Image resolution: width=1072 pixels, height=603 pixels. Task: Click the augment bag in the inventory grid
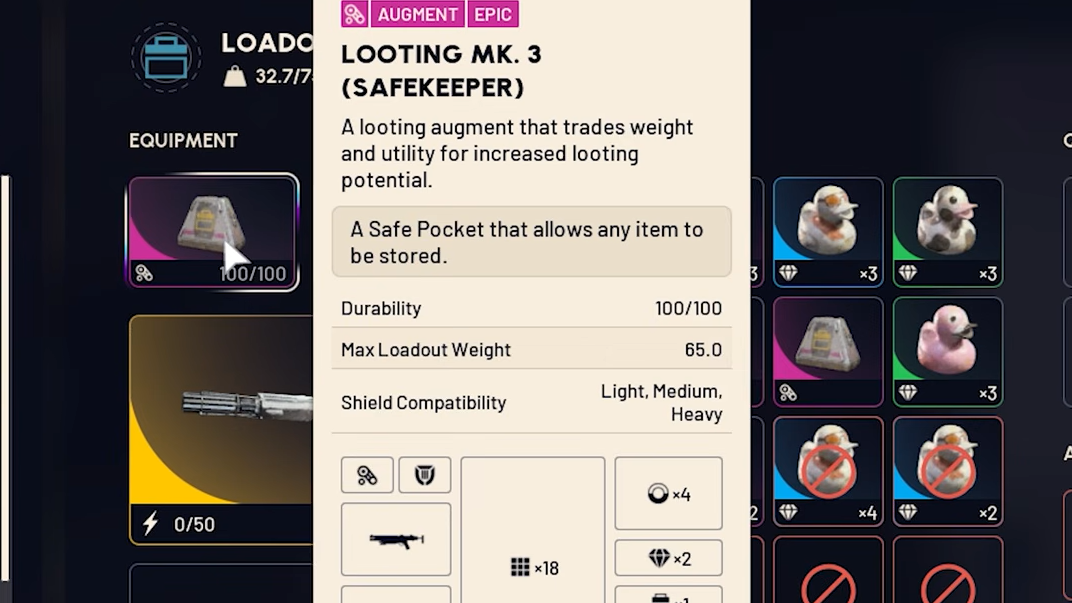(827, 351)
